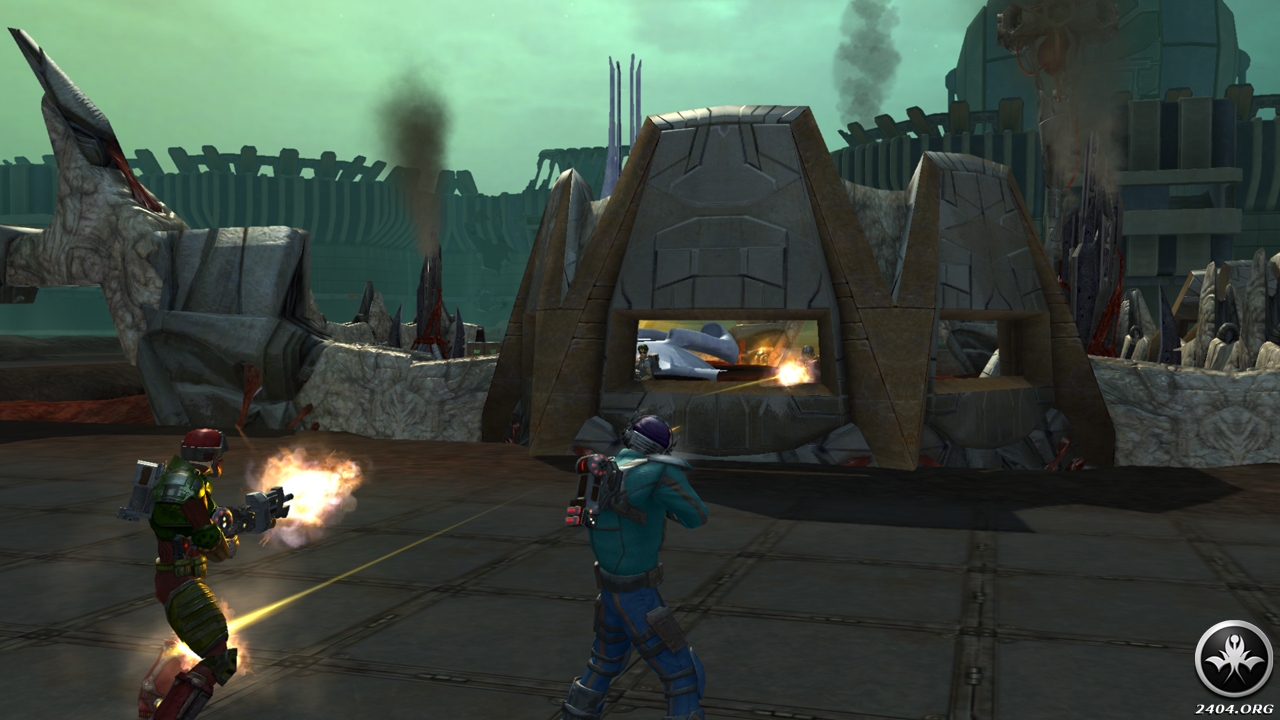The image size is (1280, 720).
Task: Click the 2404.org watermark logo
Action: (x=1233, y=659)
